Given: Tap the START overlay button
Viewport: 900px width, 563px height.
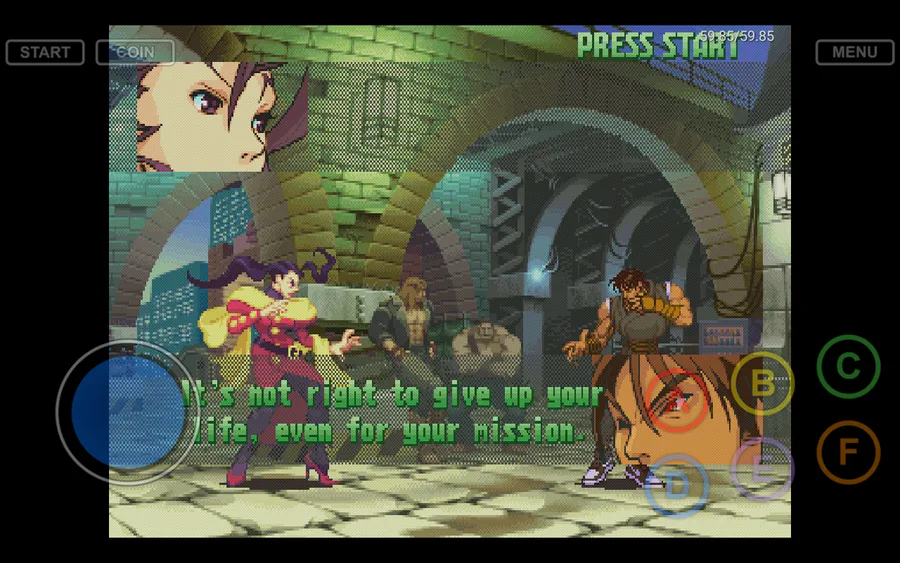Looking at the screenshot, I should pos(45,52).
